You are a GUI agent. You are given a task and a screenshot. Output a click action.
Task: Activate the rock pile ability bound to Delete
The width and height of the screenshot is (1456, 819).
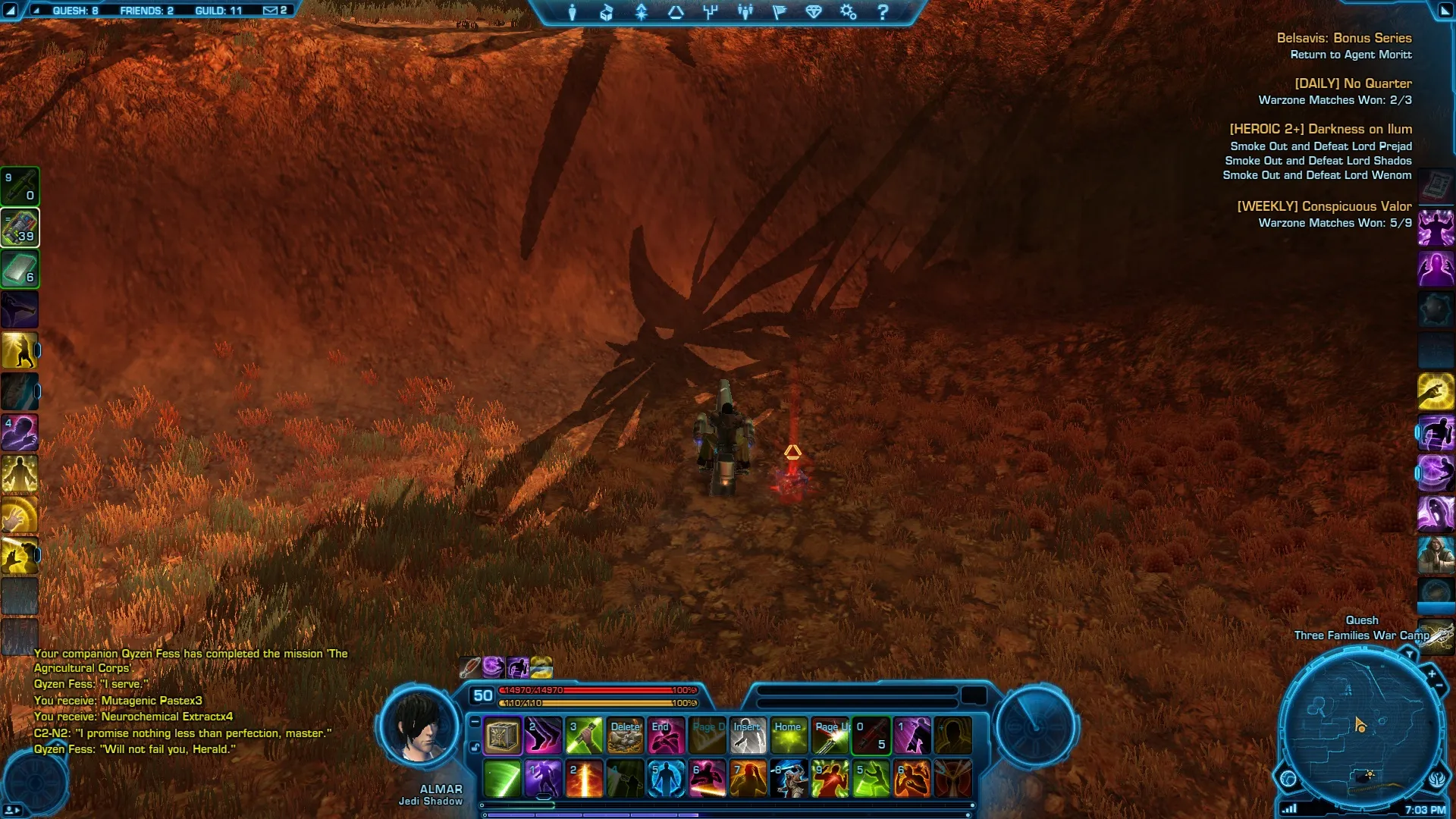(x=626, y=736)
